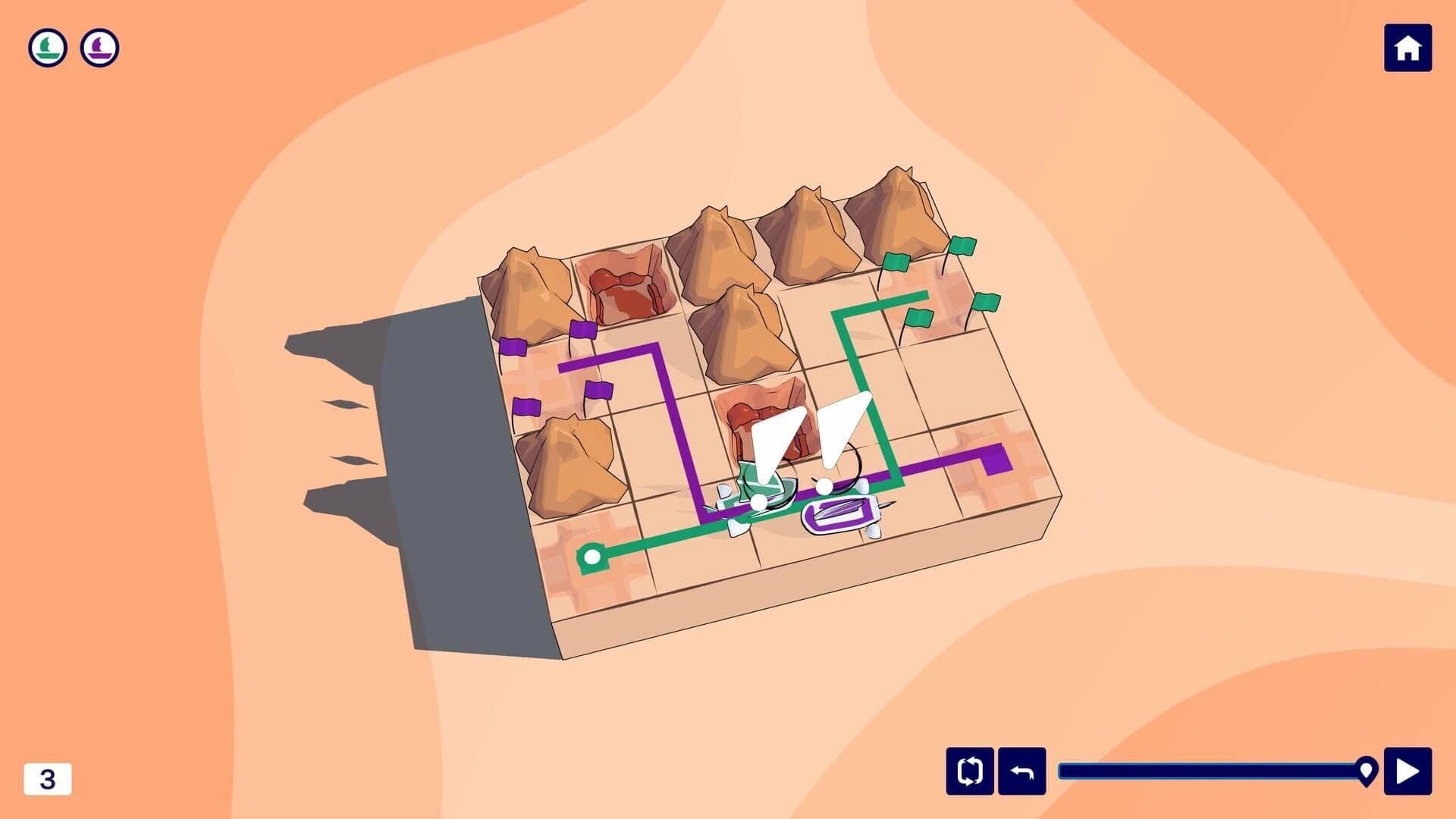This screenshot has height=819, width=1456.
Task: Toggle the green boat route visibility
Action: (47, 47)
